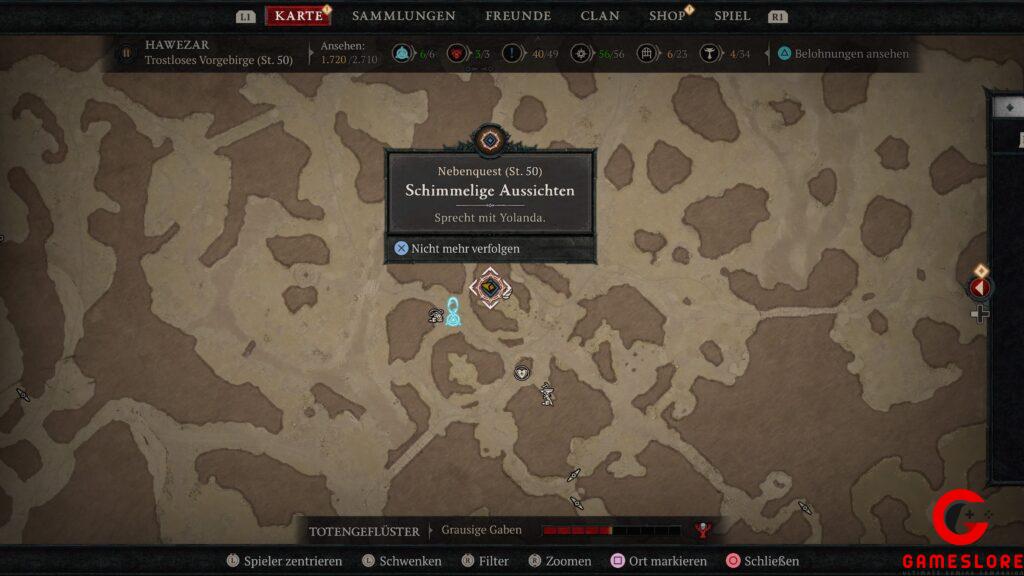Image resolution: width=1024 pixels, height=576 pixels.
Task: Select the Clan tab
Action: point(600,16)
